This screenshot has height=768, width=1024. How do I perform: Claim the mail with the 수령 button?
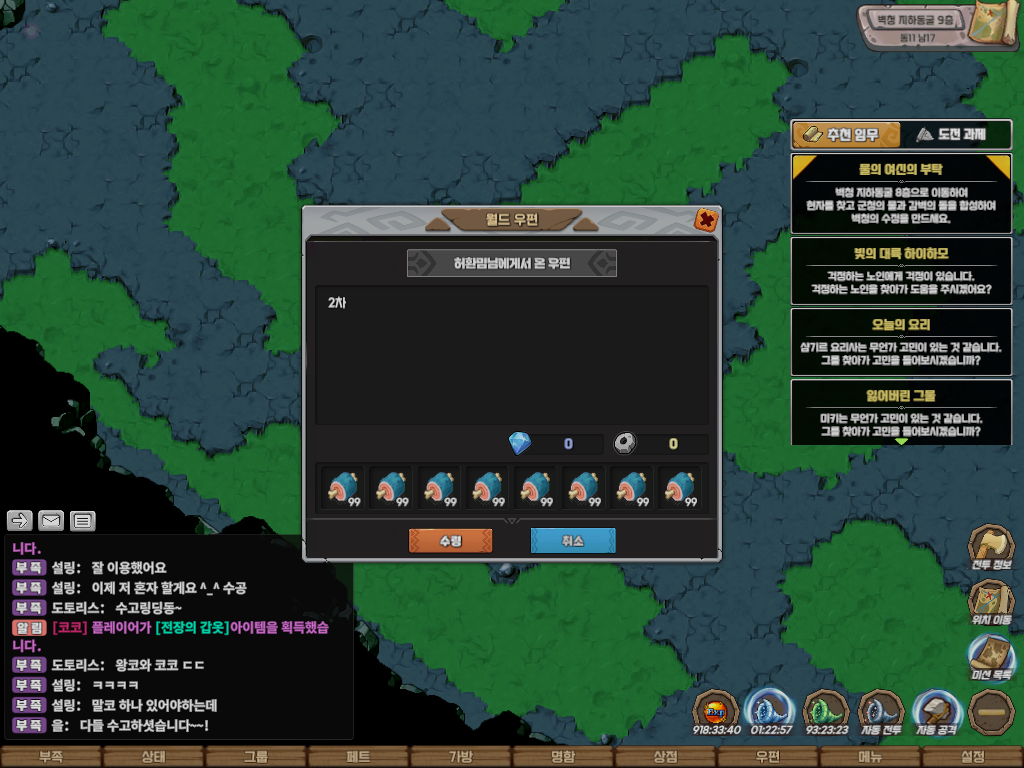pyautogui.click(x=450, y=541)
